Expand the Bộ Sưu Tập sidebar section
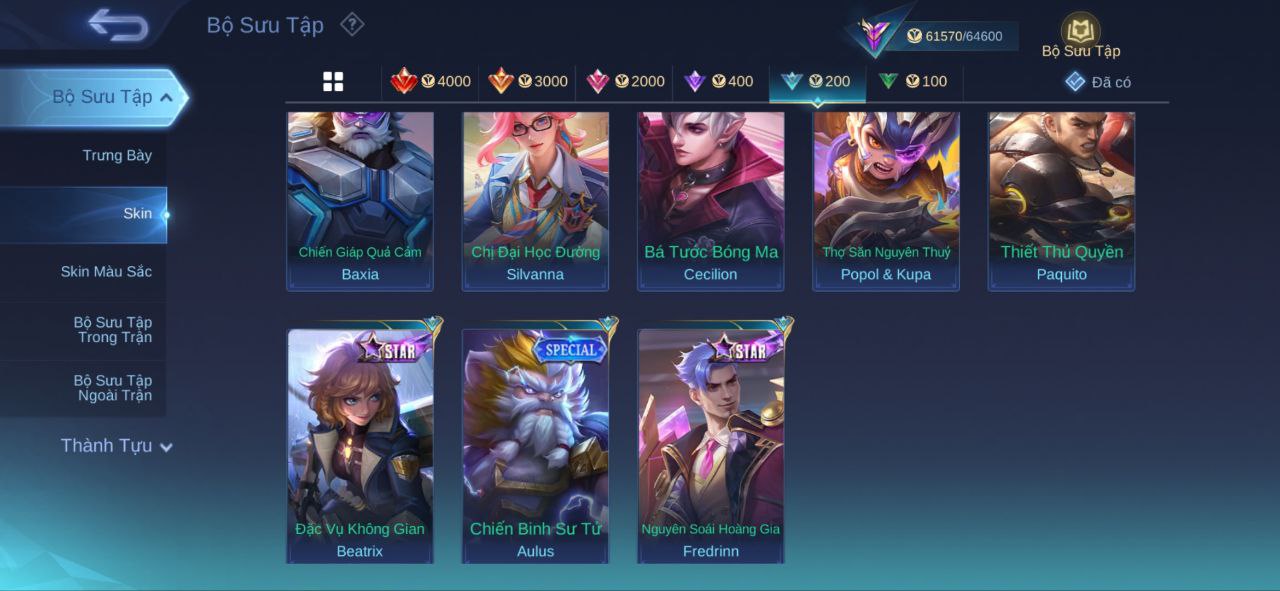Viewport: 1280px width, 591px height. tap(112, 97)
